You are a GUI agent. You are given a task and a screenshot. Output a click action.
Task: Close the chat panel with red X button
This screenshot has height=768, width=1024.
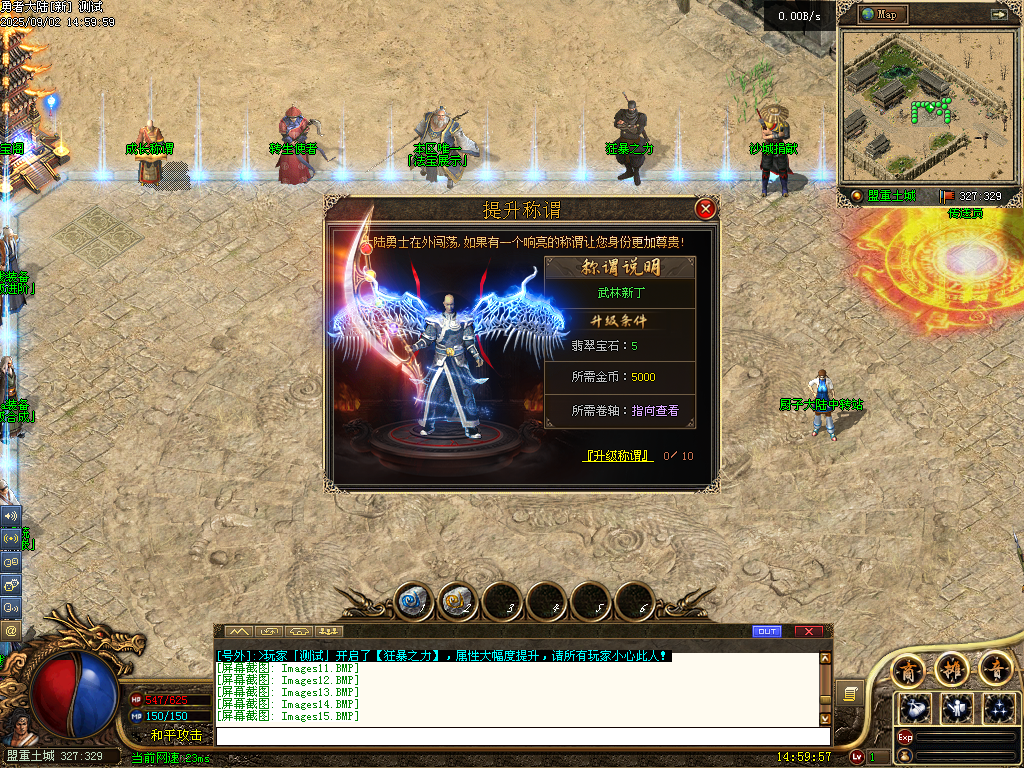[808, 631]
